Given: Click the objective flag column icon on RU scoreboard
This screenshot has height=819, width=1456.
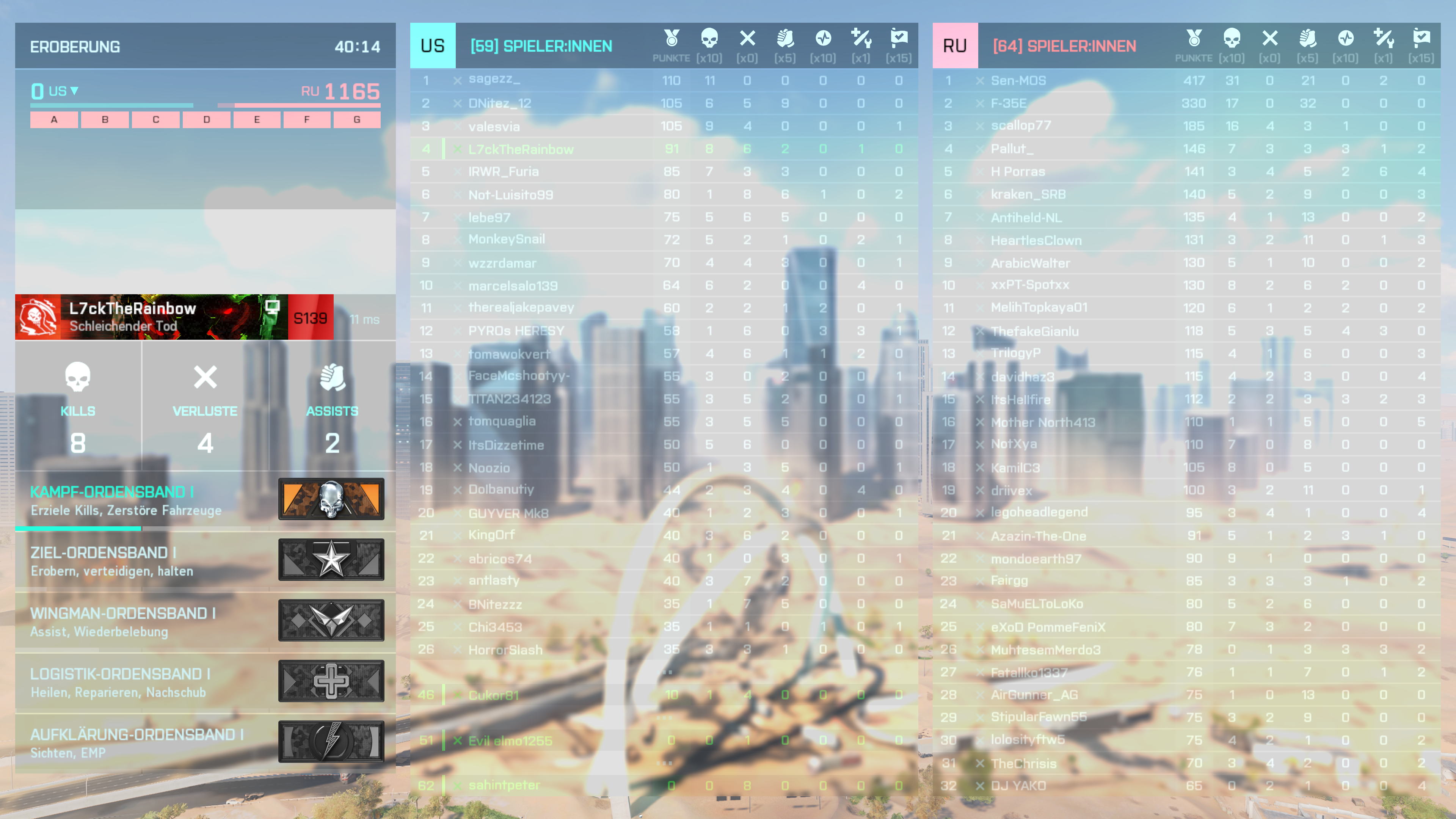Looking at the screenshot, I should (1423, 38).
